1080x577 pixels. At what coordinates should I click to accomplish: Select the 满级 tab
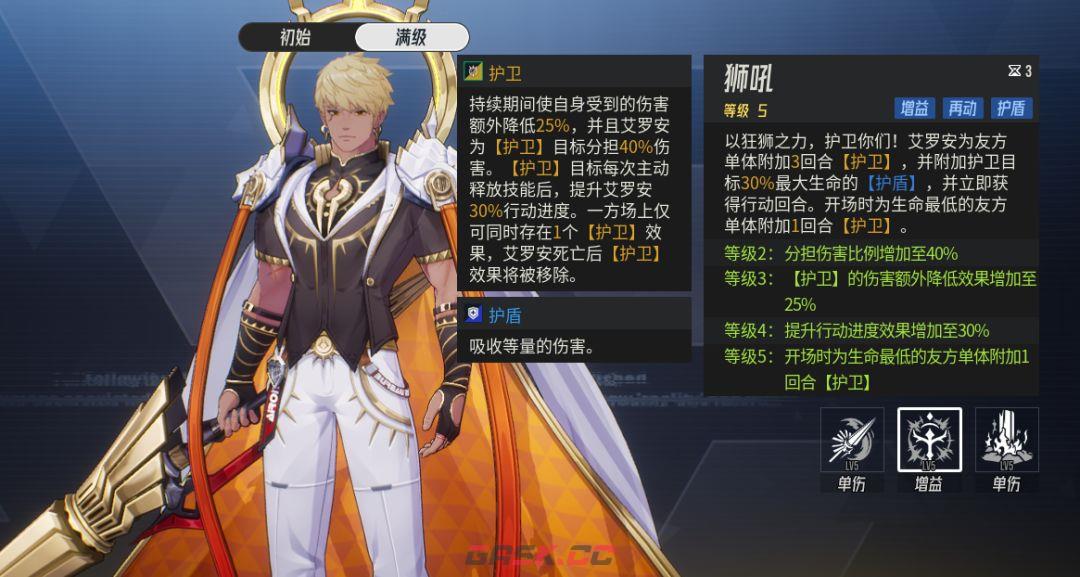pyautogui.click(x=411, y=38)
